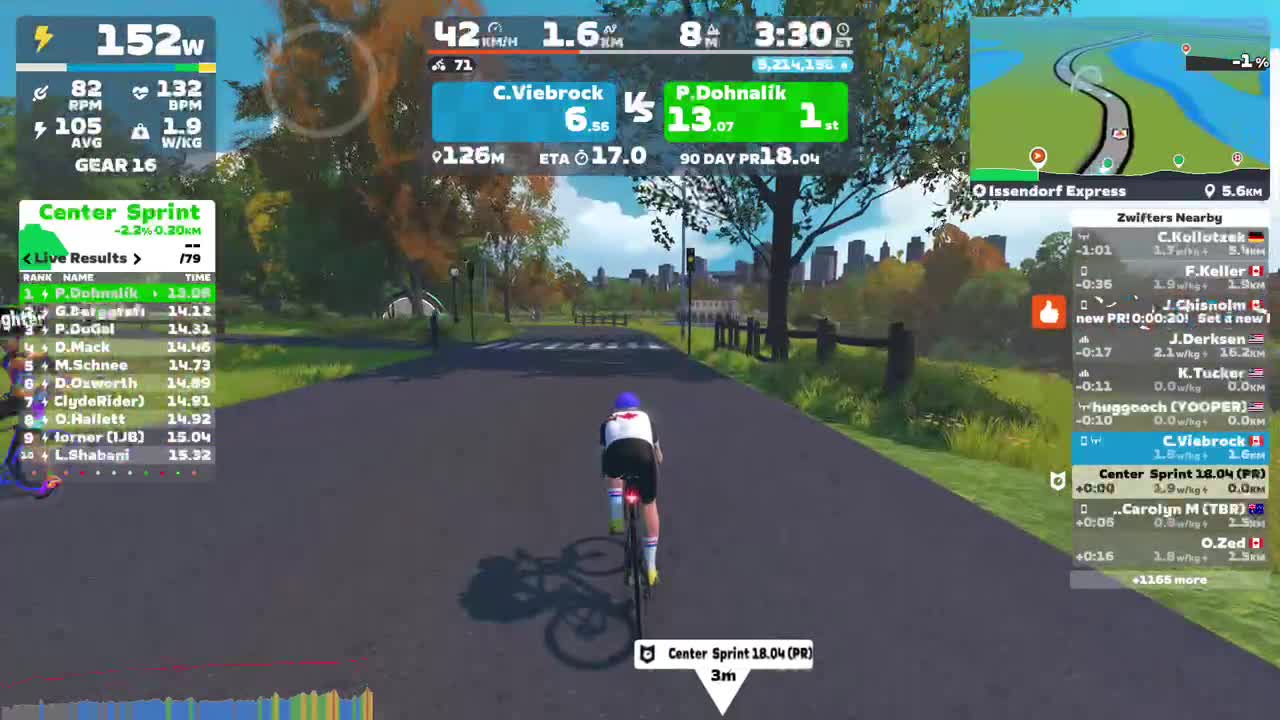Click the power zone bar under 152W

click(115, 67)
